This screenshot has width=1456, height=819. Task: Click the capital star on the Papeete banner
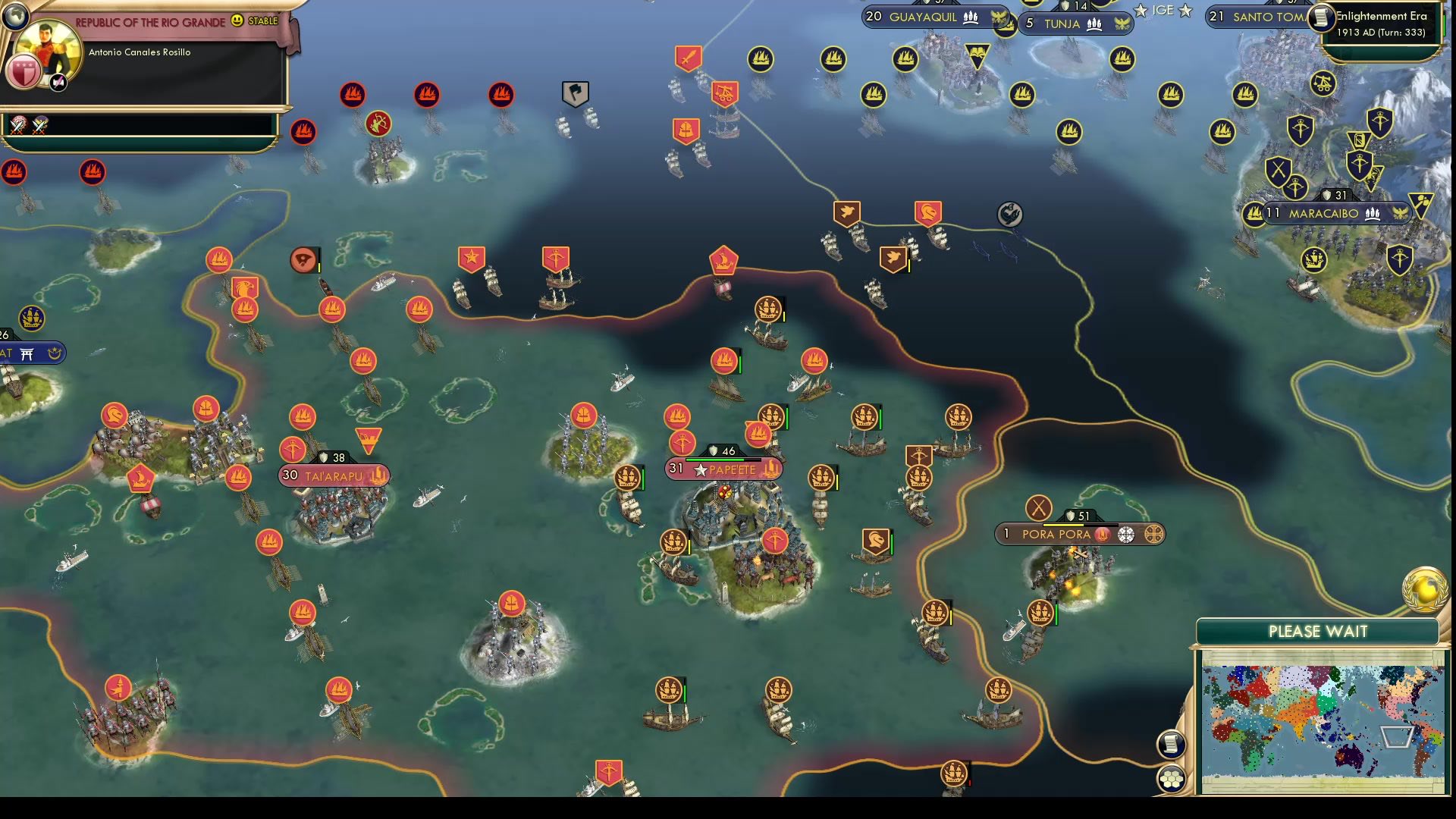click(x=700, y=470)
